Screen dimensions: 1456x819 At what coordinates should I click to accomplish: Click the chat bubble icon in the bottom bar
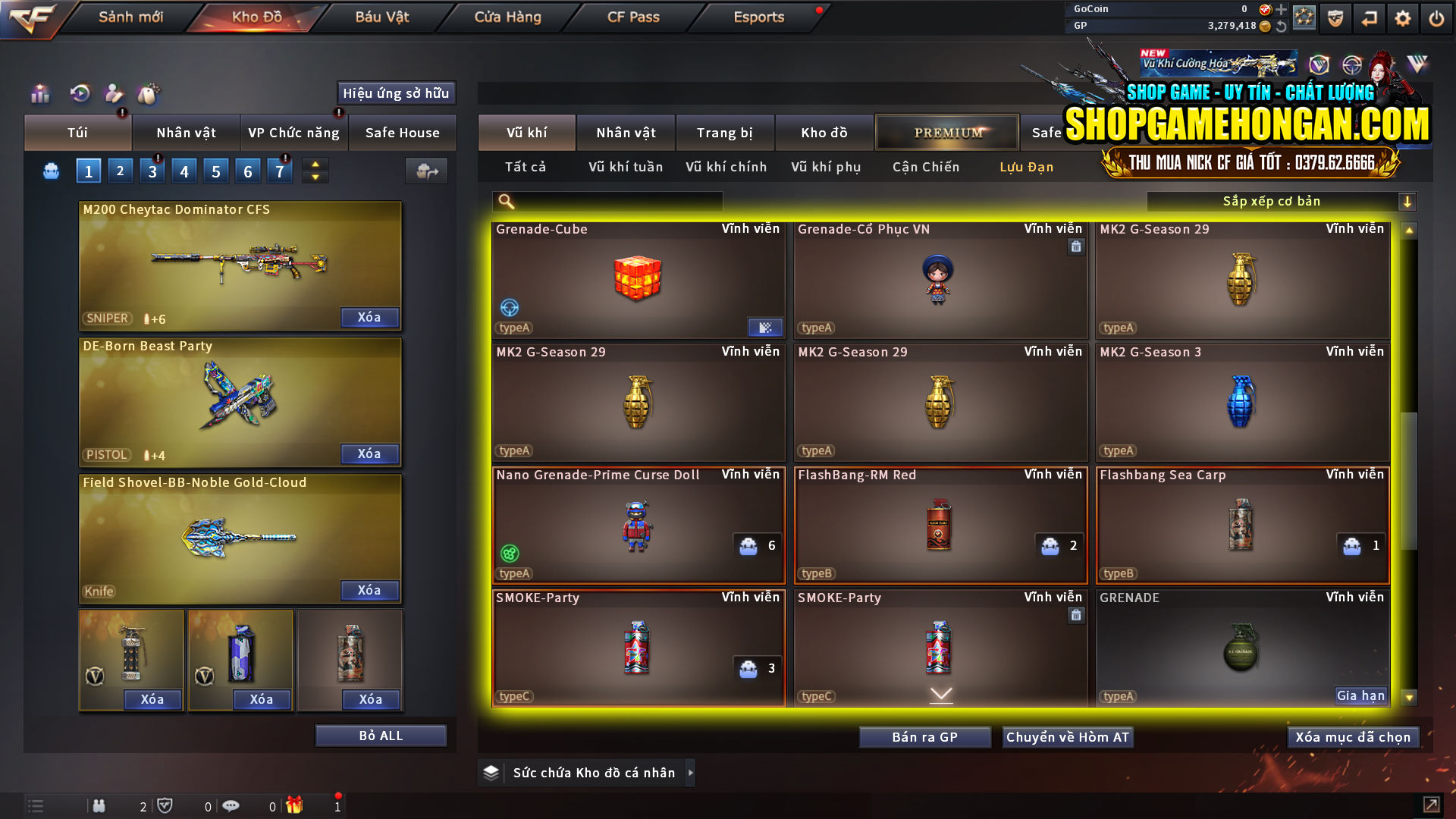tap(231, 805)
